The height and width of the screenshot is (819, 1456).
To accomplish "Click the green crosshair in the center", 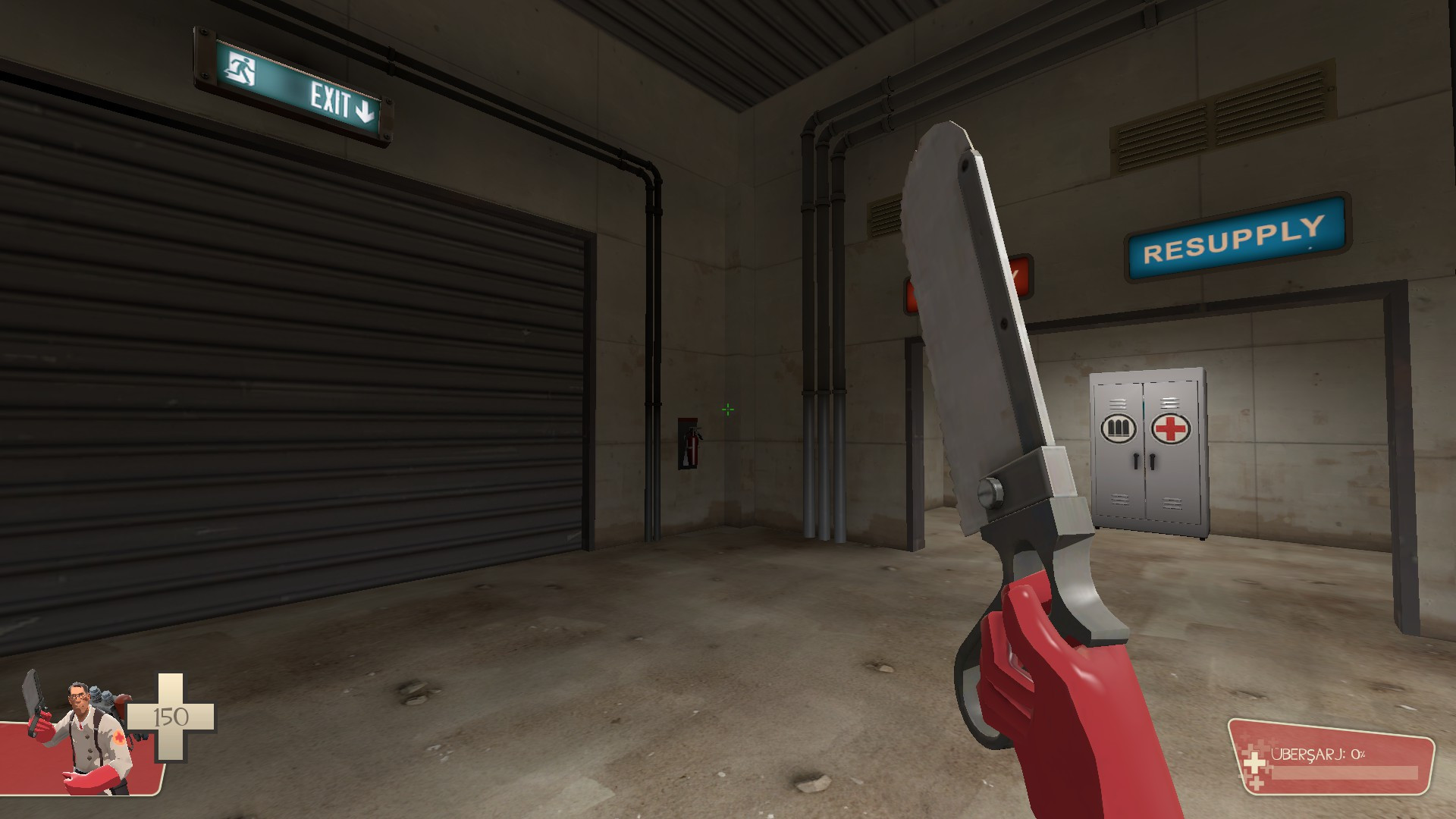I will point(726,409).
